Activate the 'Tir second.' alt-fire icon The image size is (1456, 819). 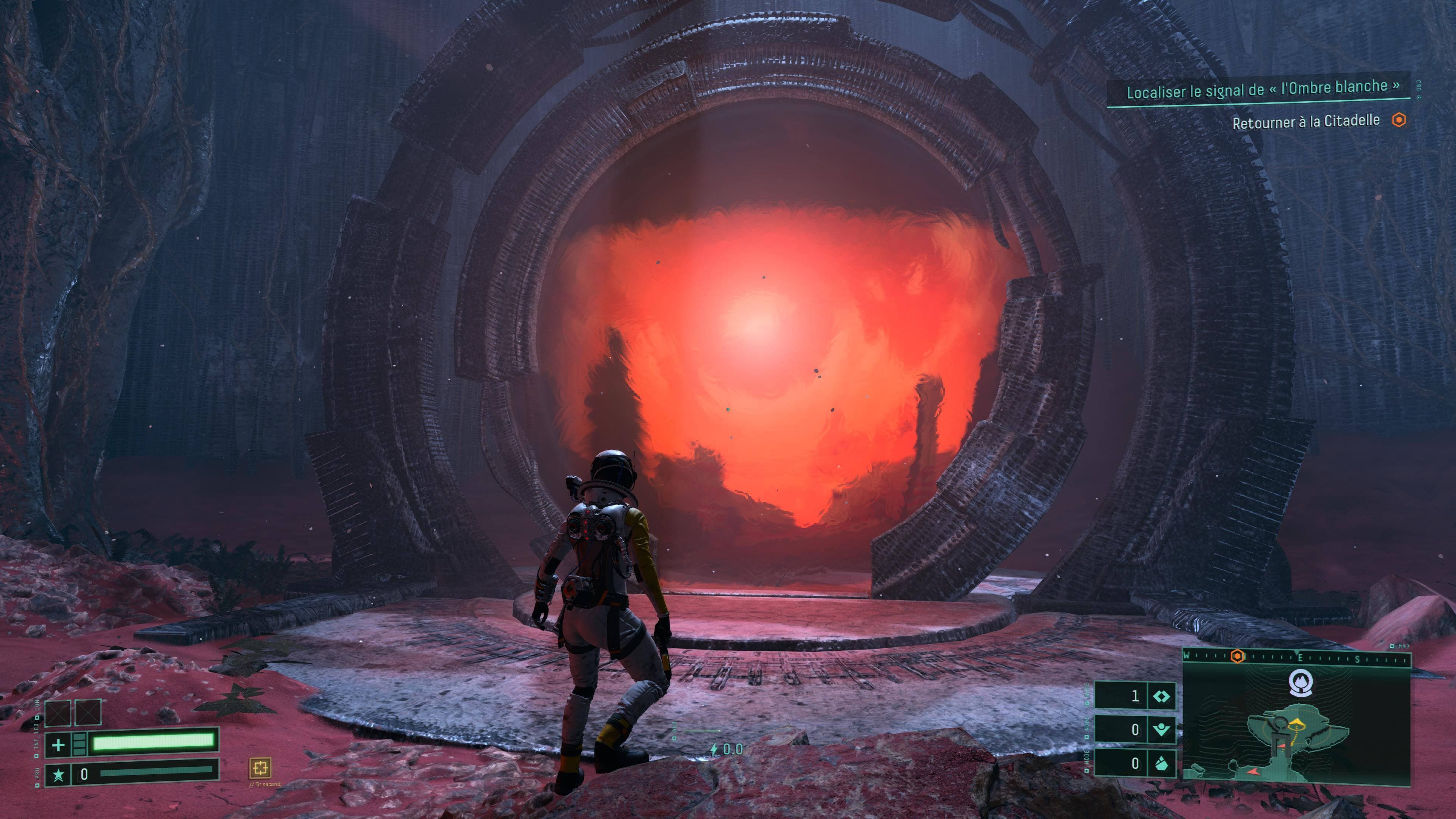click(x=260, y=767)
